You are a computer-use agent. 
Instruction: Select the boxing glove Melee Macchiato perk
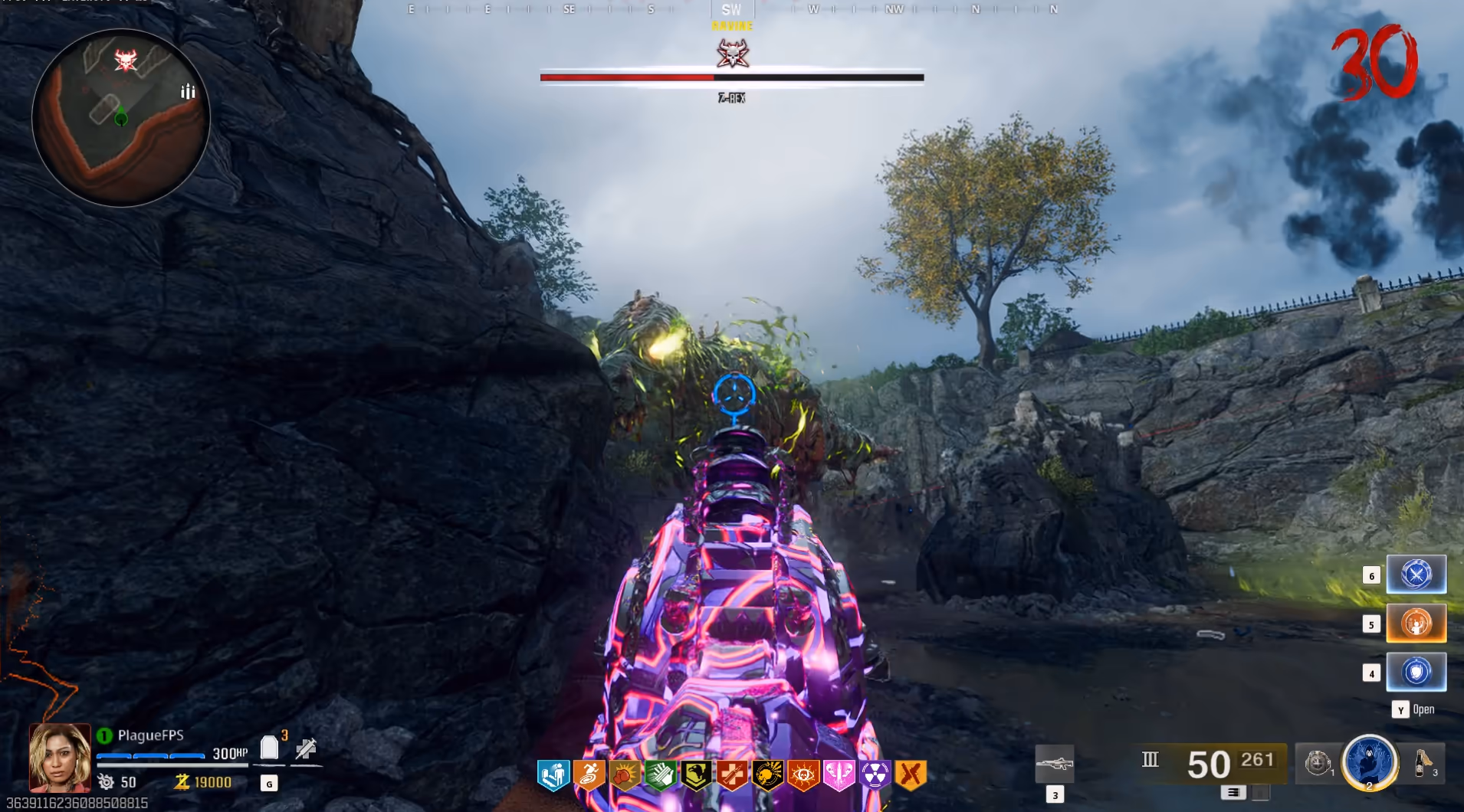[x=625, y=775]
